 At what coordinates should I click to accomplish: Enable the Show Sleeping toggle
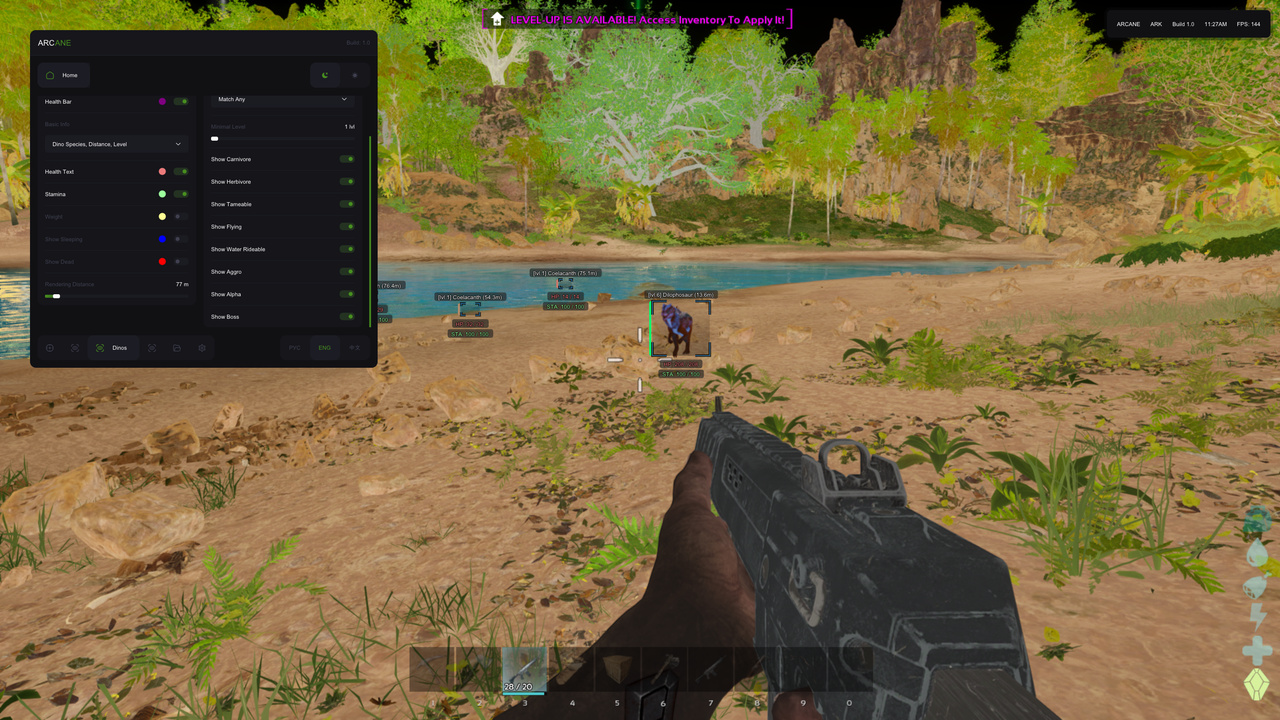pos(180,239)
